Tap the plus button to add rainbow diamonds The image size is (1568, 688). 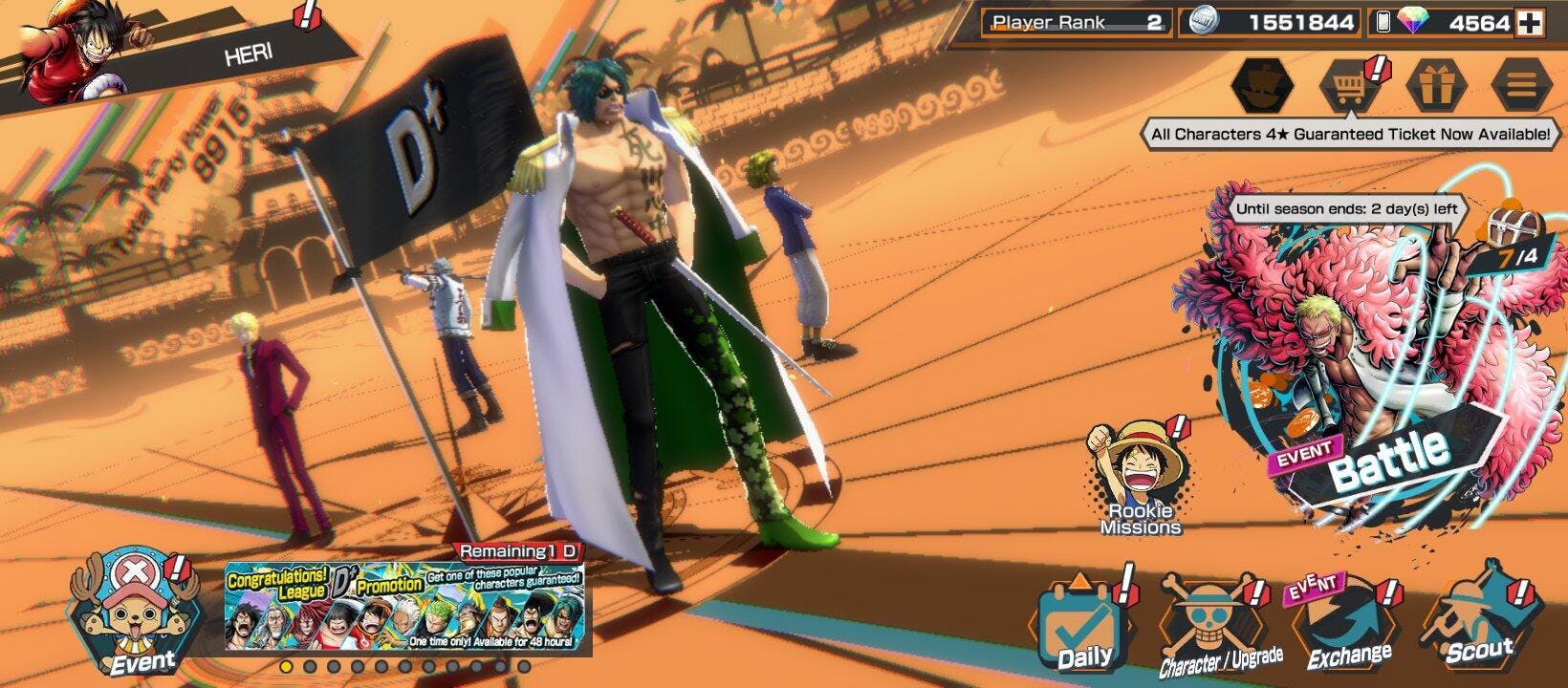pyautogui.click(x=1530, y=23)
